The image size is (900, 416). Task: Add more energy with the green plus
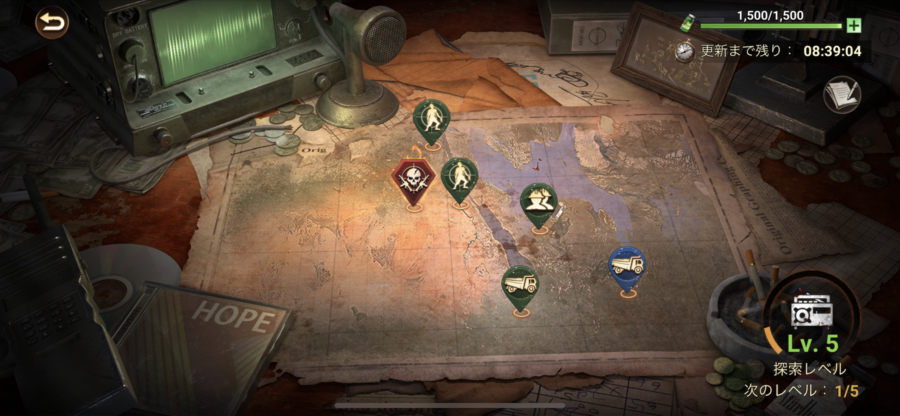[x=853, y=25]
